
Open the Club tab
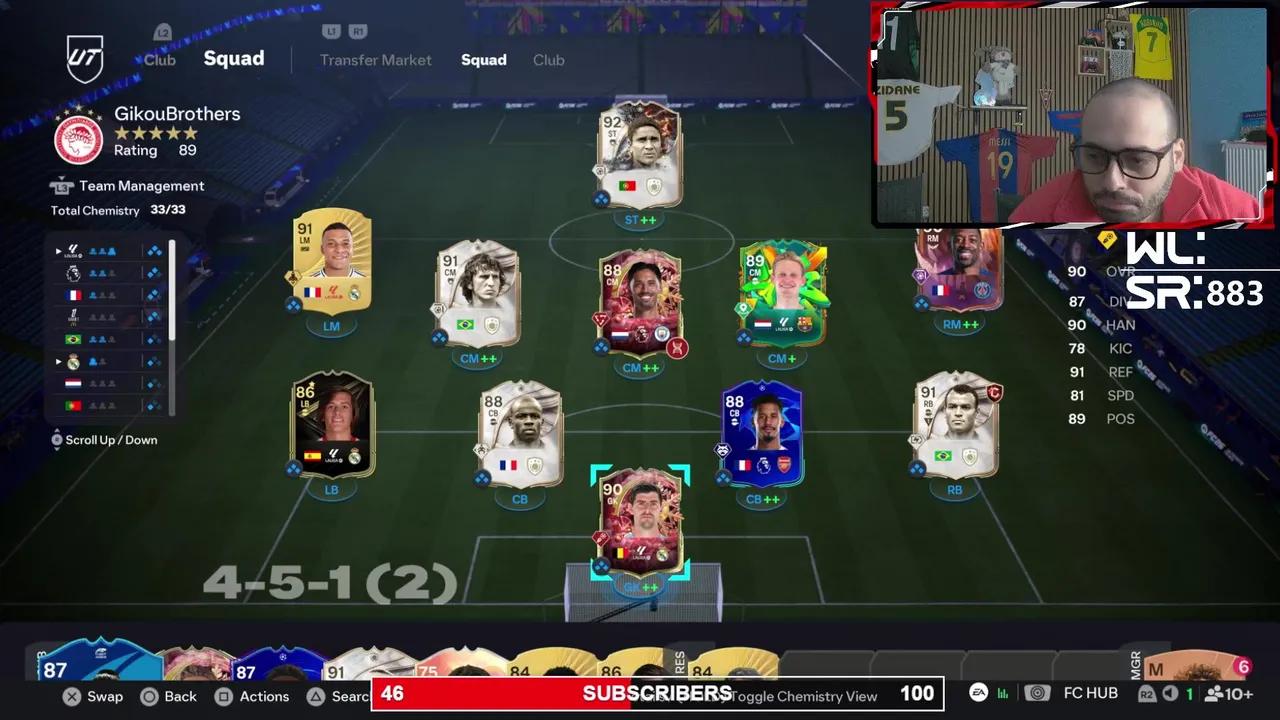549,60
